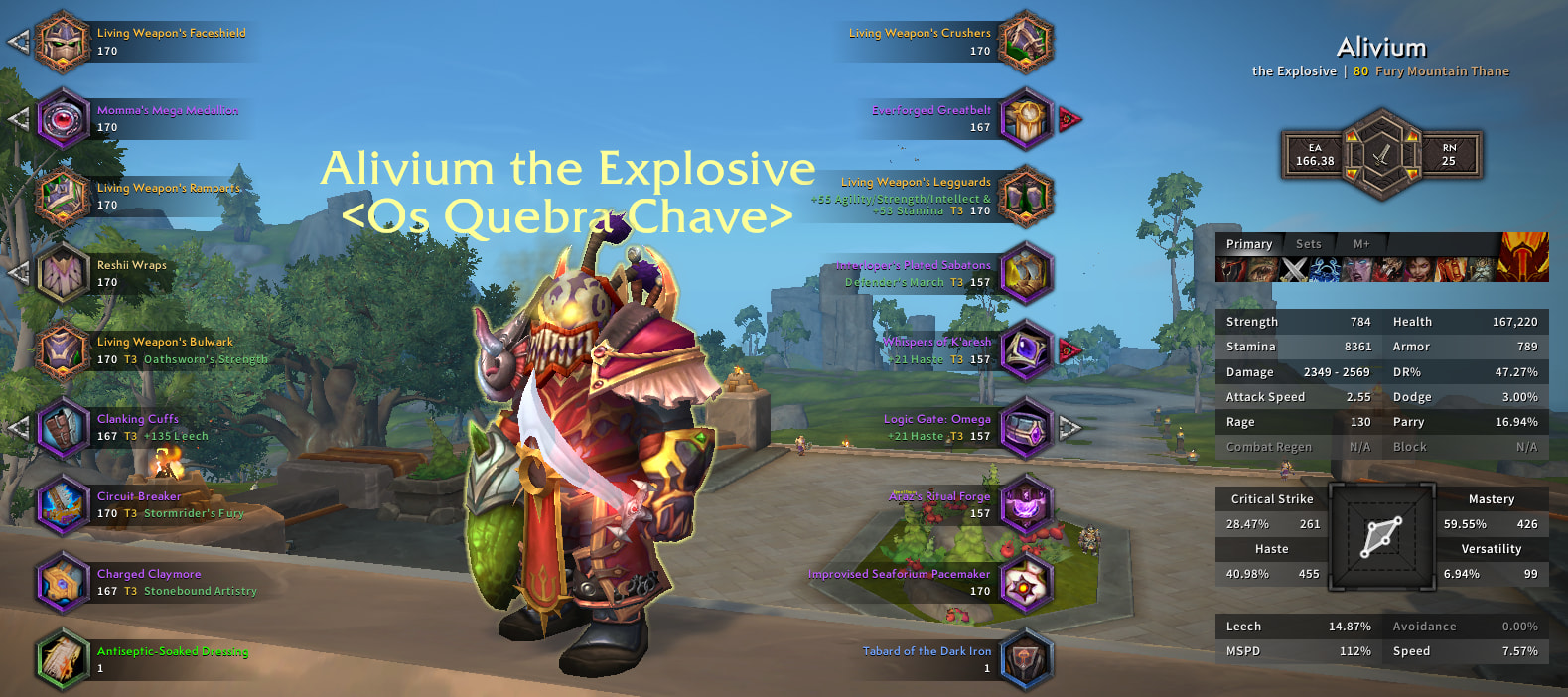Open the M+ tab

pos(1360,244)
